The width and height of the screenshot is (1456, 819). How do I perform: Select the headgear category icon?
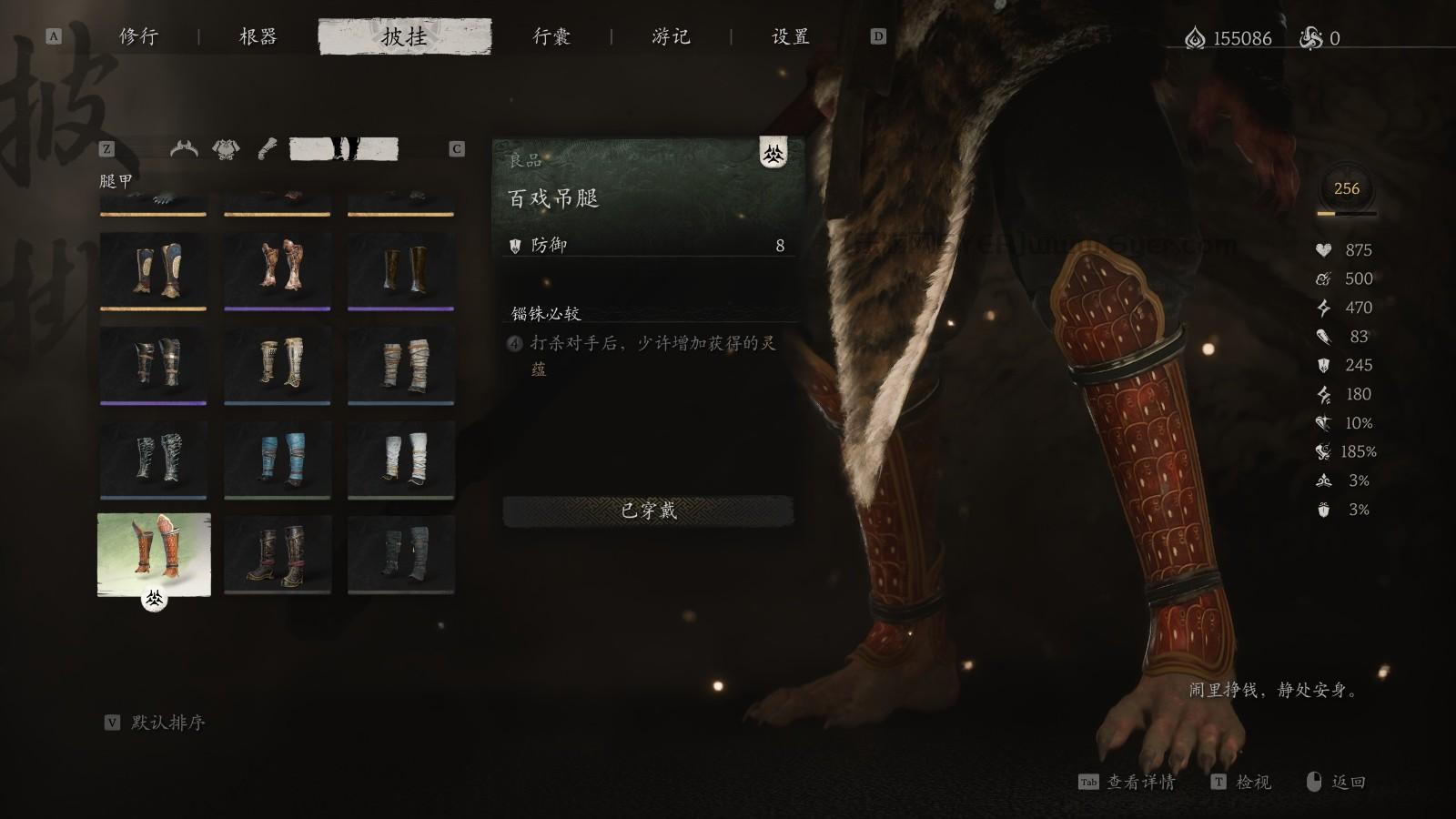point(185,147)
